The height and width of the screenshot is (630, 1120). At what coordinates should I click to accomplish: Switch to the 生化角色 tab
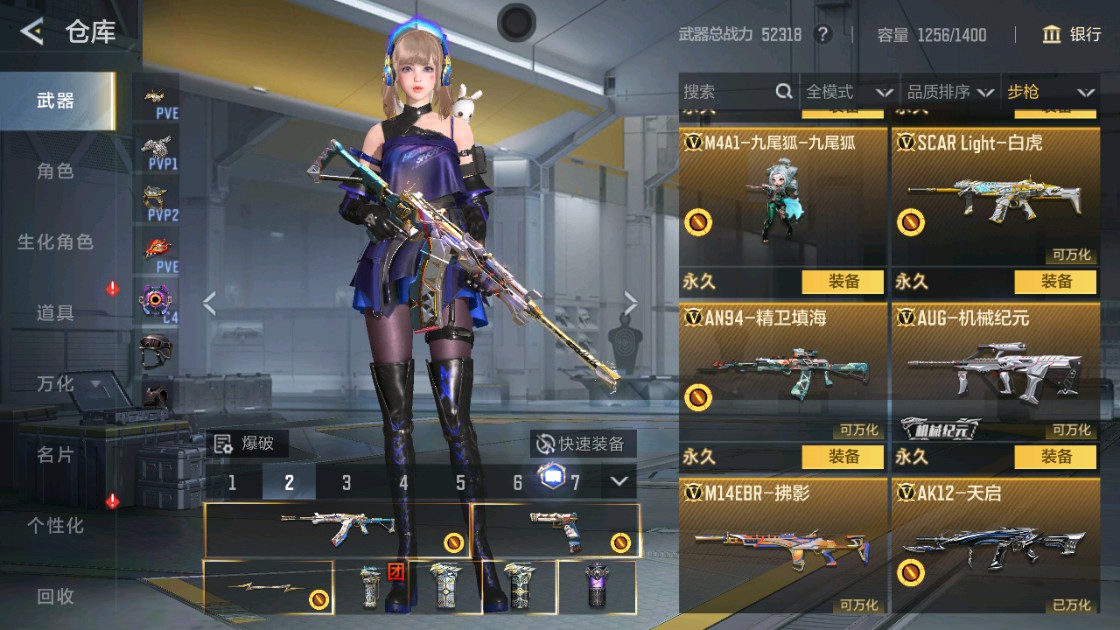pos(55,242)
